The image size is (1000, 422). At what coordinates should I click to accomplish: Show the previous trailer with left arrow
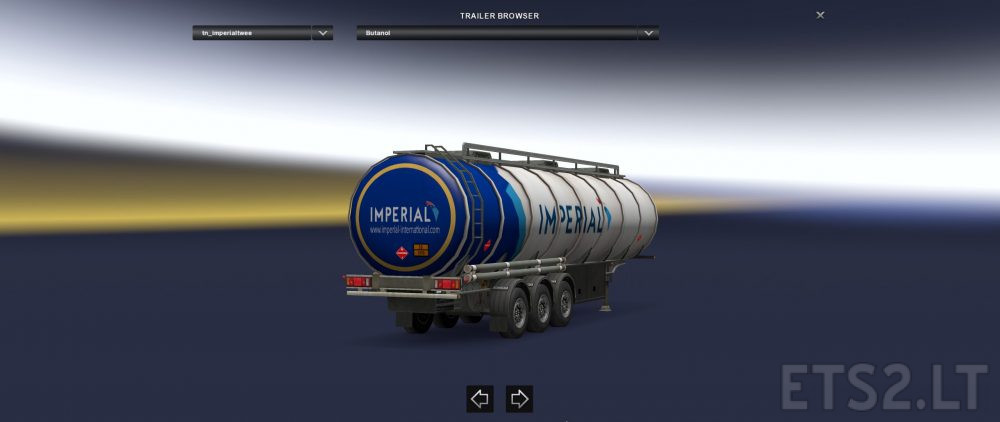(480, 399)
